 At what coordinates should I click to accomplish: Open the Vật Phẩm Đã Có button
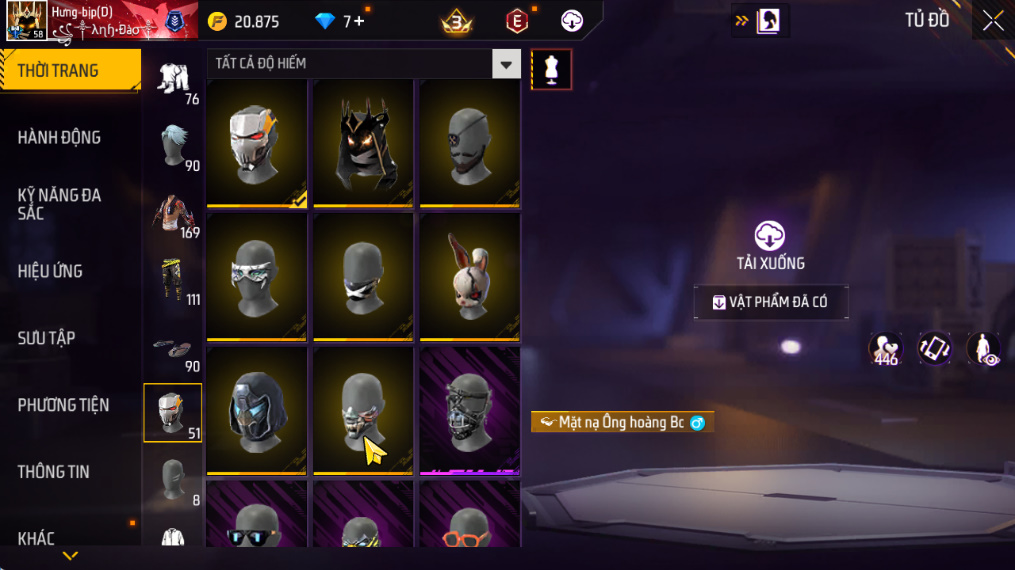[771, 303]
